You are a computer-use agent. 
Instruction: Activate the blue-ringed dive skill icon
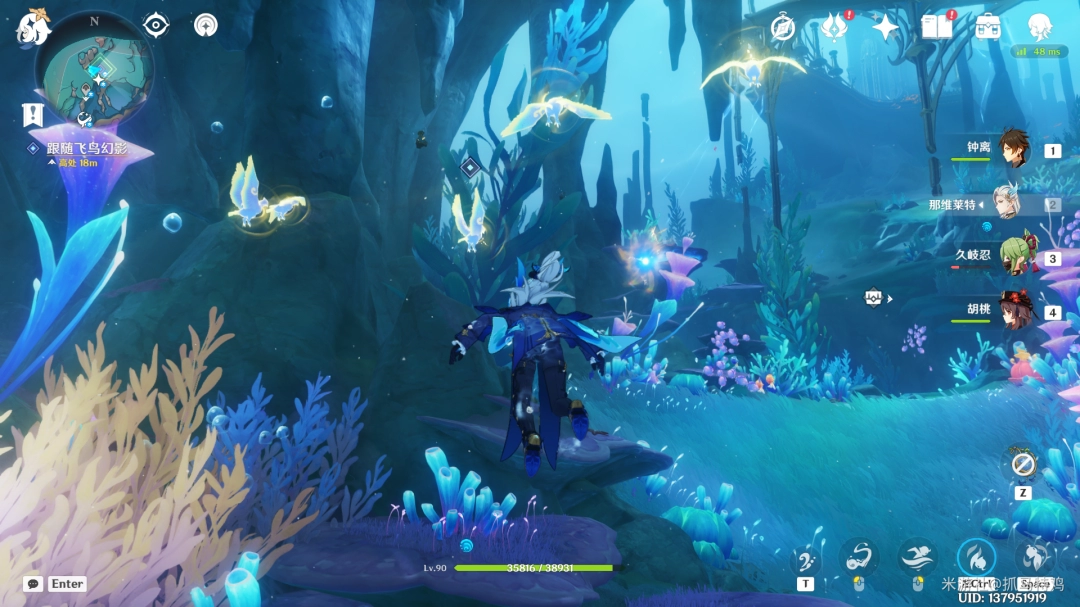(976, 557)
